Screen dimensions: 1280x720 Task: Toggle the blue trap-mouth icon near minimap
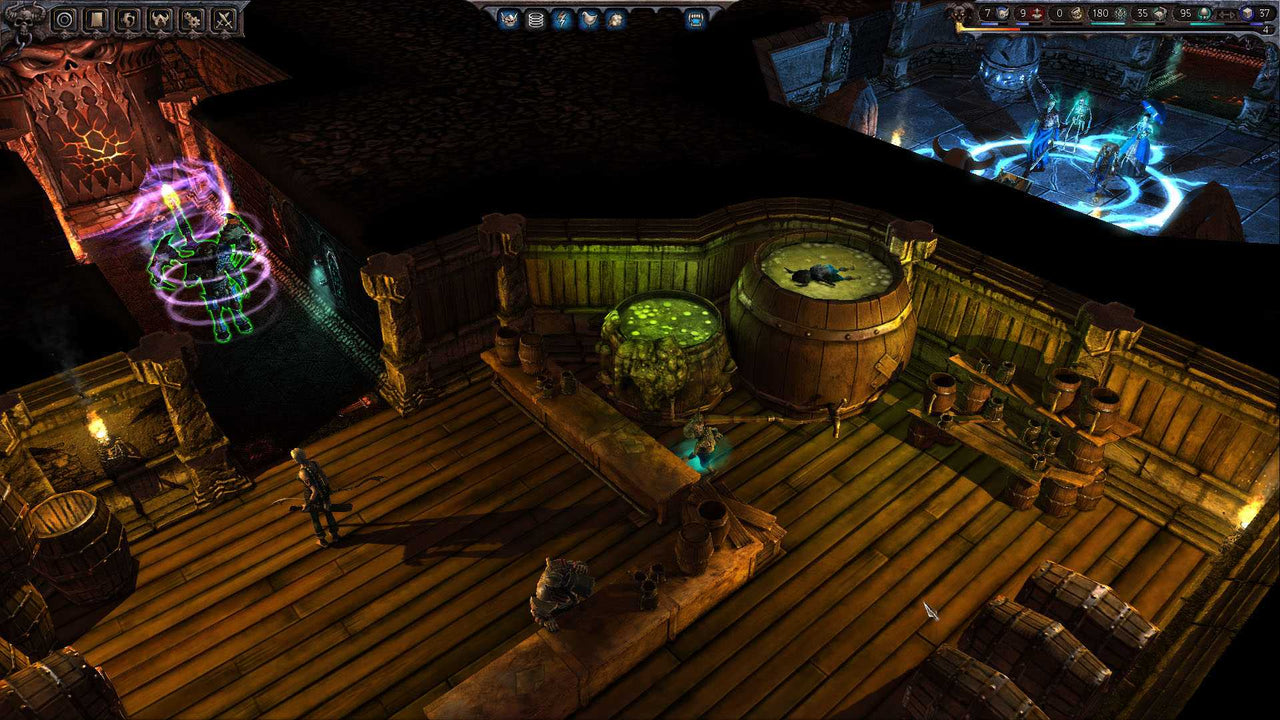[x=695, y=19]
